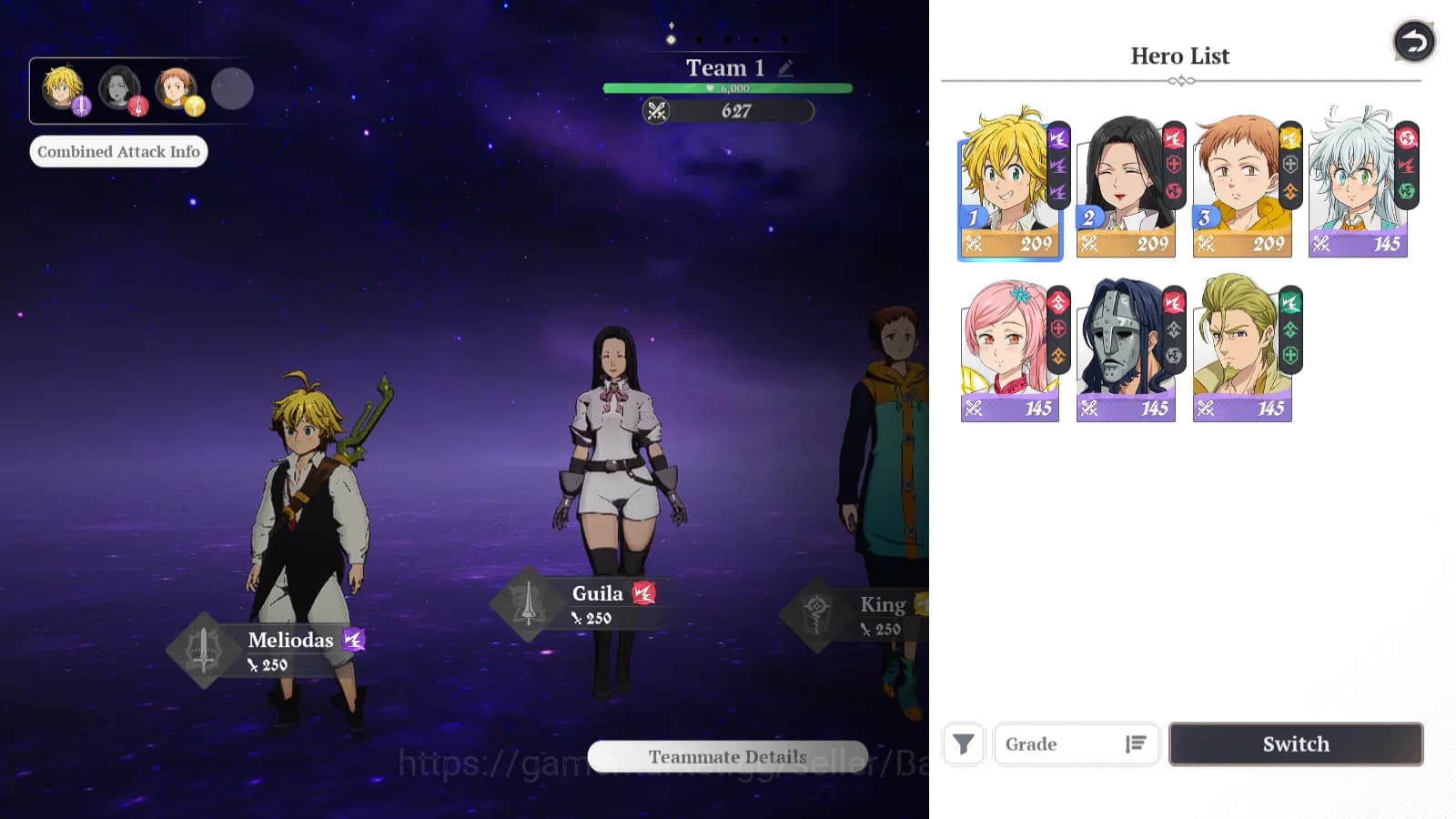Open the Grade sort dropdown
This screenshot has width=1456, height=819.
pos(1076,744)
